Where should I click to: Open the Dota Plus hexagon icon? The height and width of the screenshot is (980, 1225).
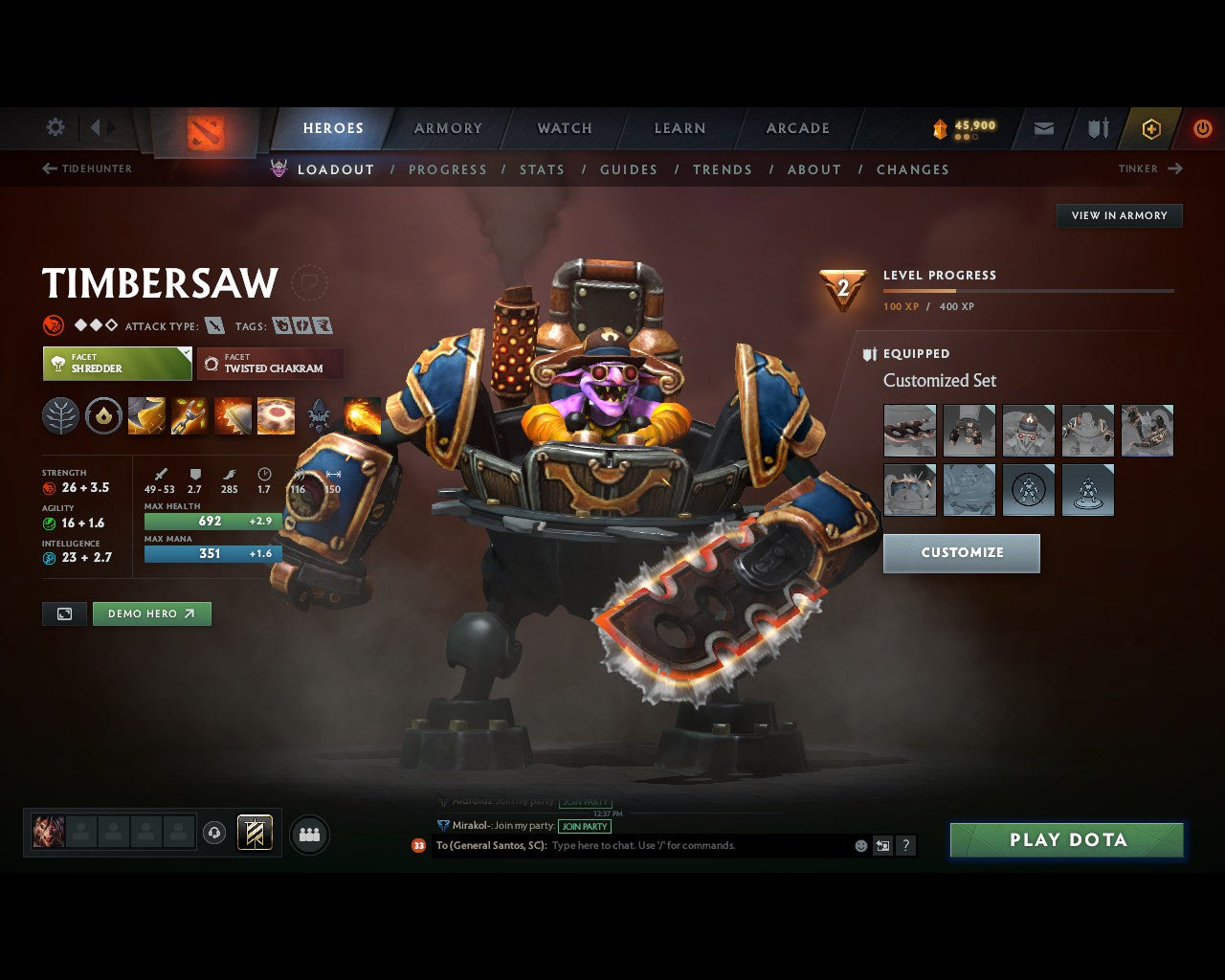1150,128
